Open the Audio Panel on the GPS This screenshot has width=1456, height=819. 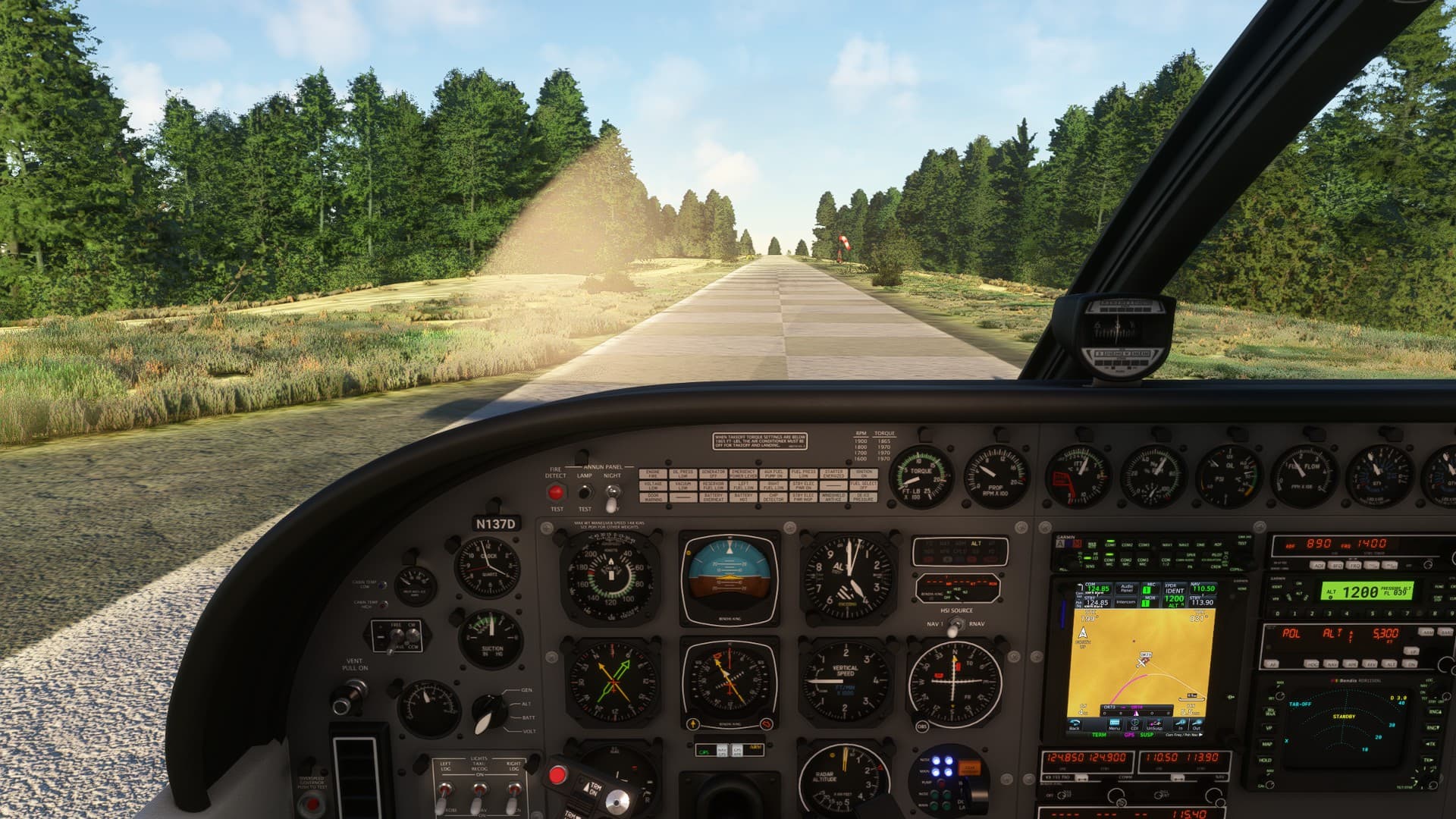[x=1126, y=588]
